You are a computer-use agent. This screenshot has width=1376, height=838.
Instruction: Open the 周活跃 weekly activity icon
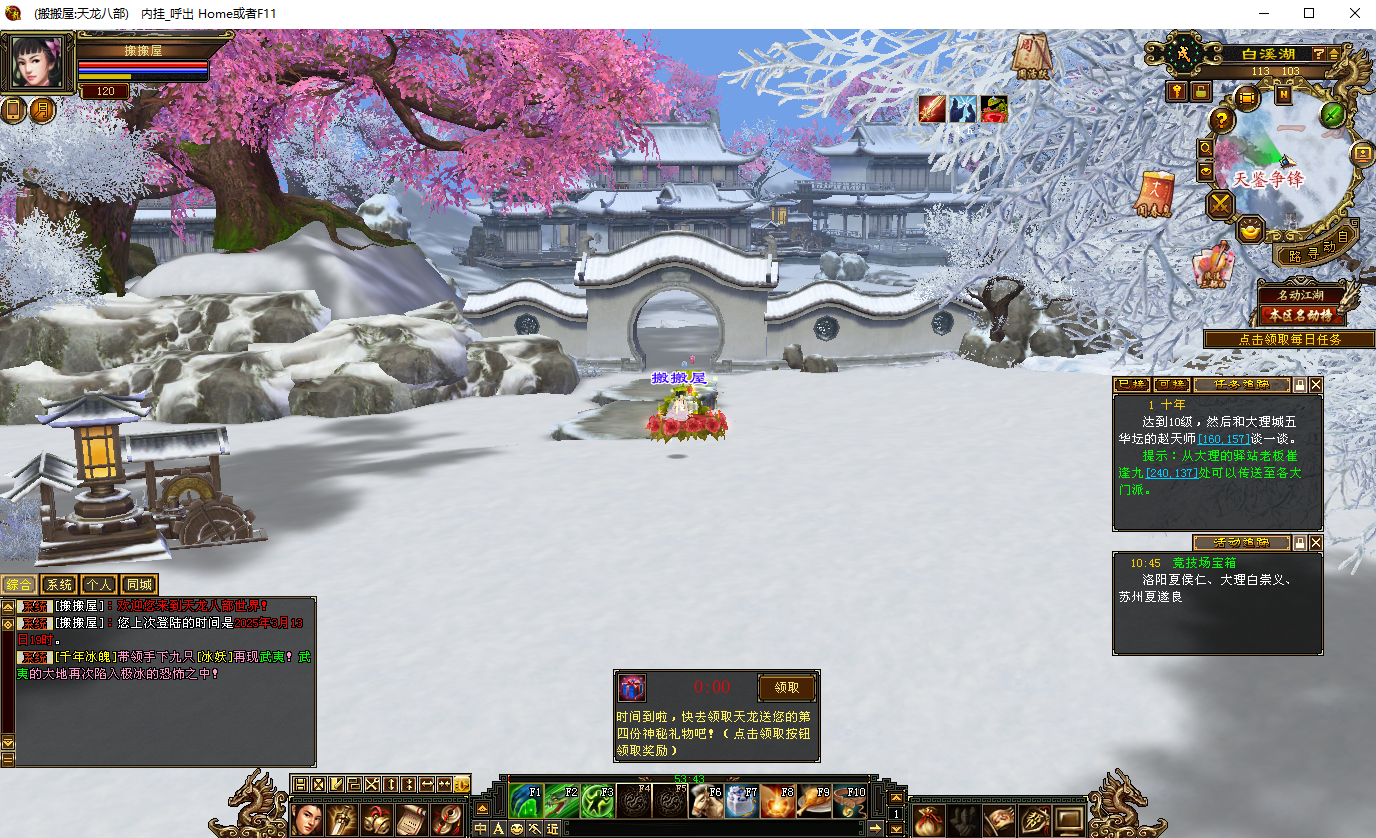point(1030,55)
